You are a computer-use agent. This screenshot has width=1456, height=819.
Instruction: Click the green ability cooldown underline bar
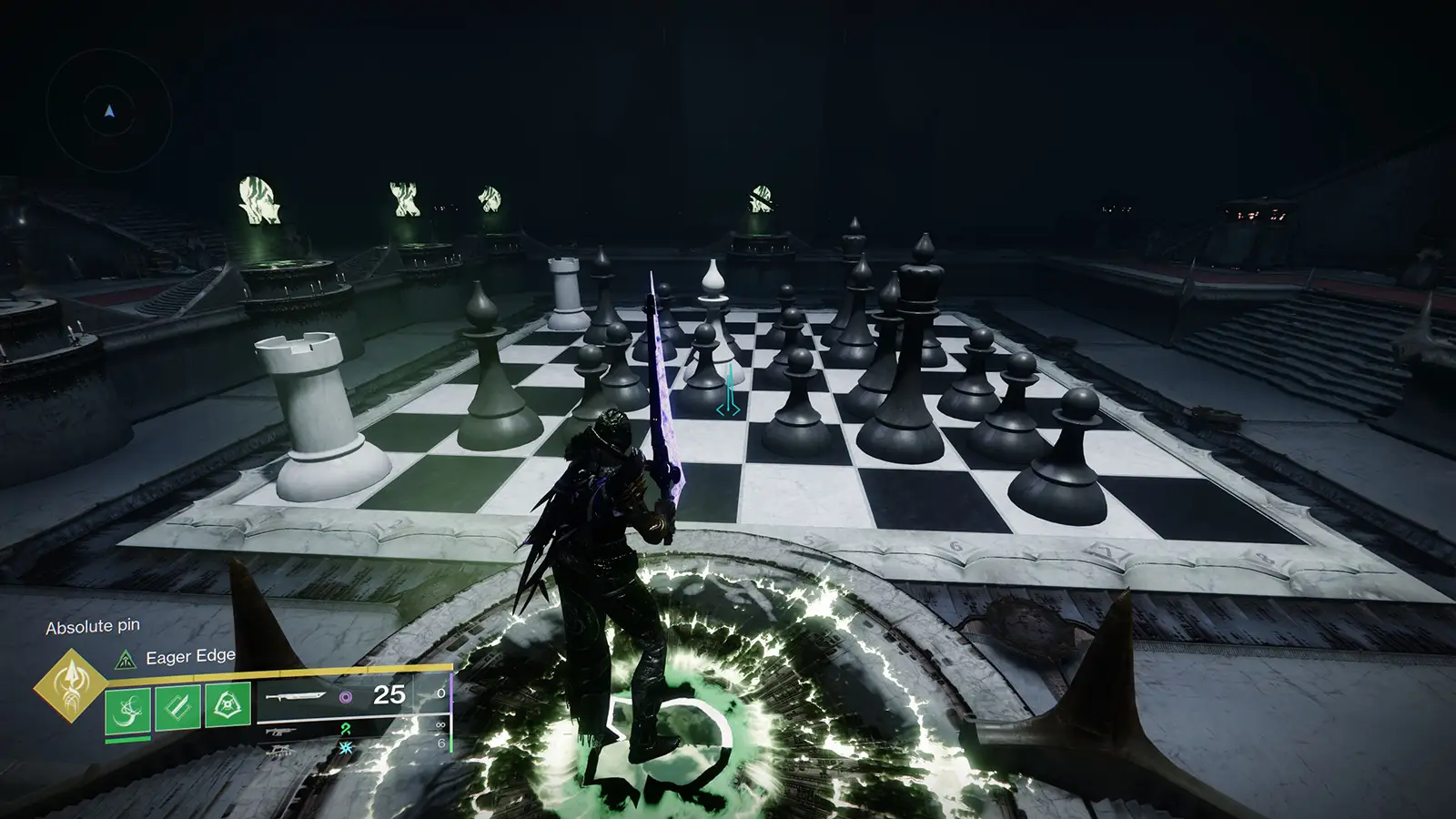pyautogui.click(x=127, y=739)
